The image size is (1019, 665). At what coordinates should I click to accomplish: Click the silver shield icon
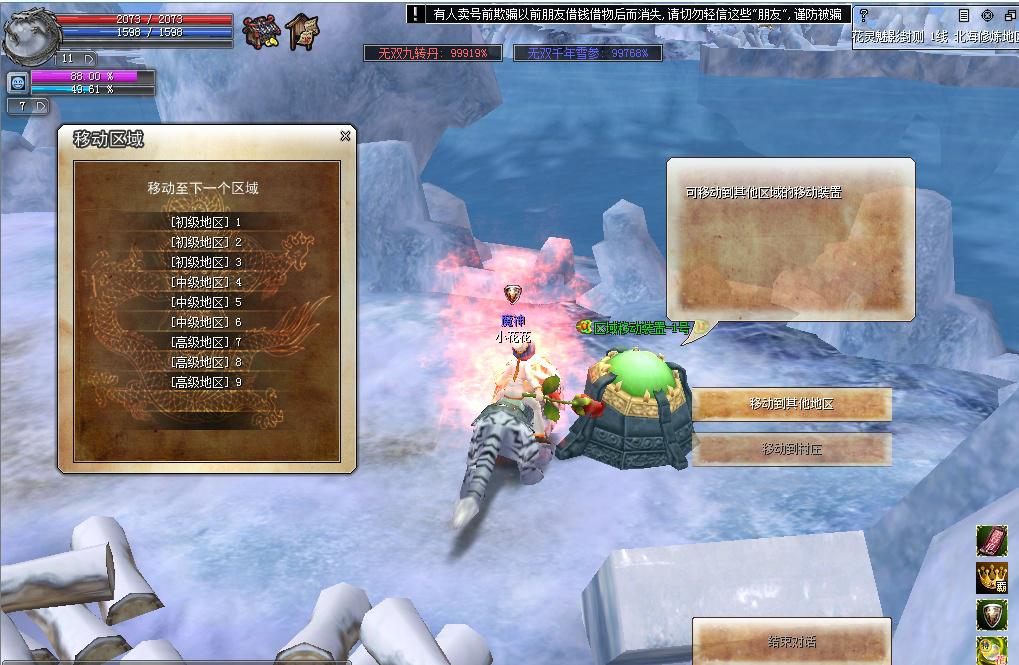(991, 614)
